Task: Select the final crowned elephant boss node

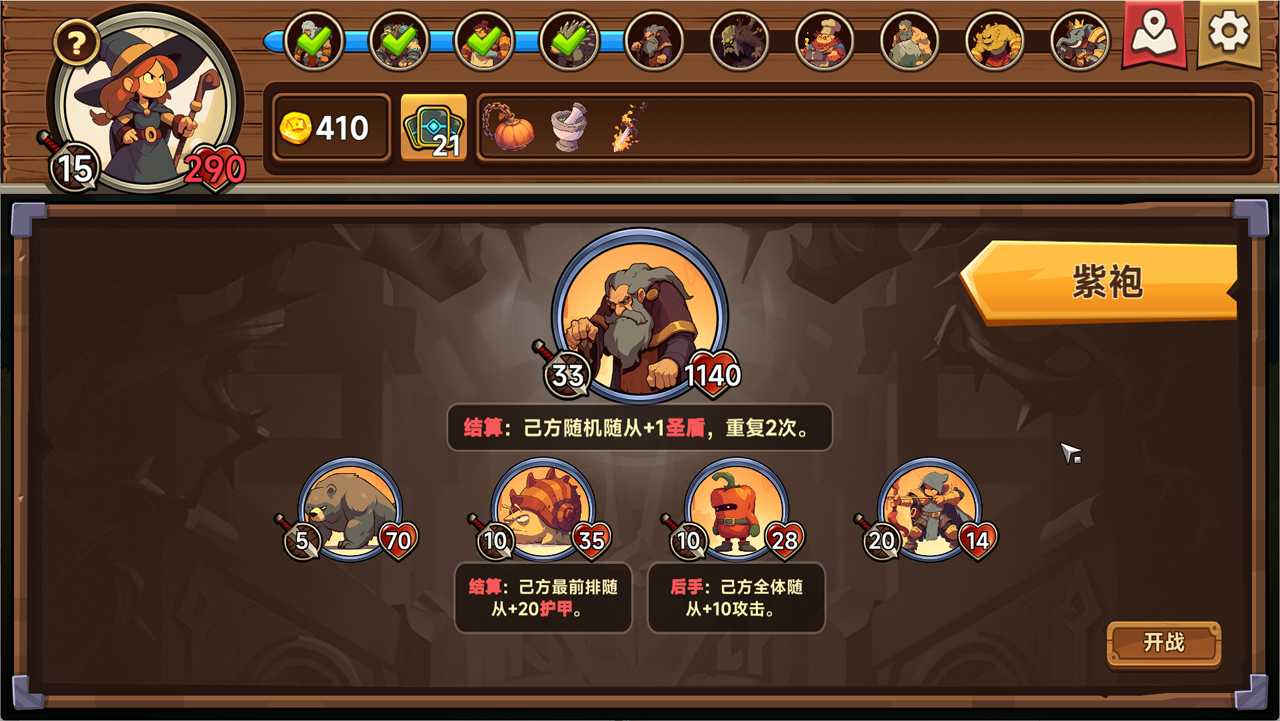Action: pyautogui.click(x=1078, y=40)
